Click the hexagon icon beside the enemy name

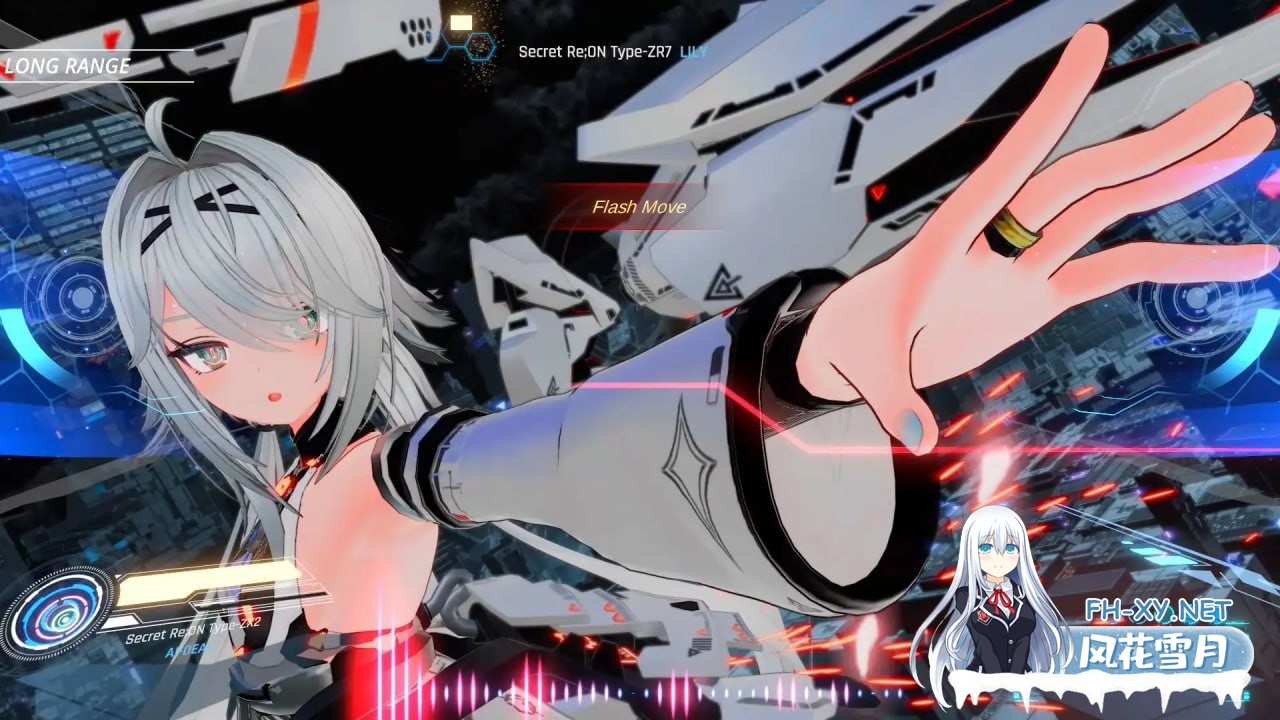(480, 46)
